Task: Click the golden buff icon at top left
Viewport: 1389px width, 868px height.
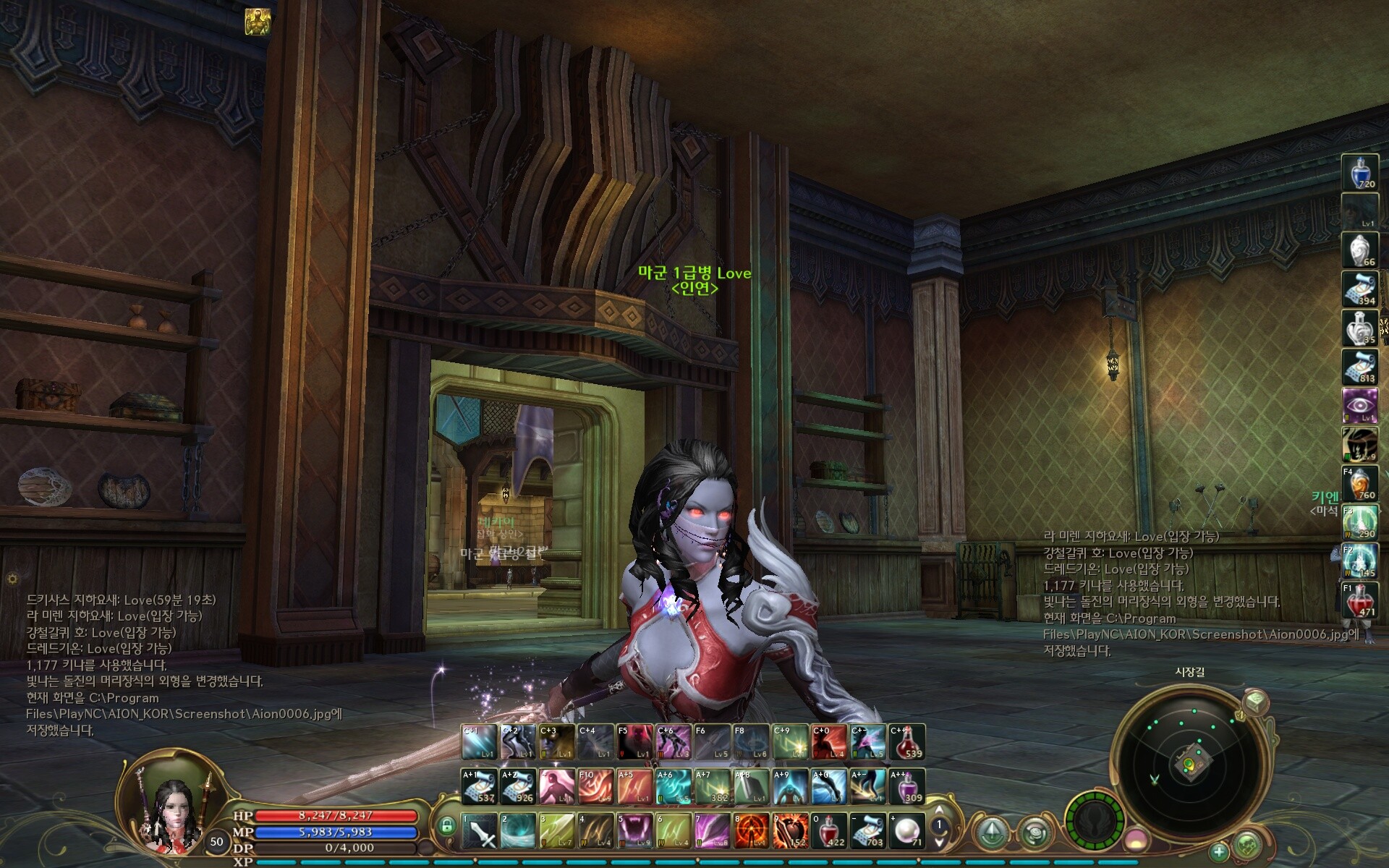Action: click(257, 22)
